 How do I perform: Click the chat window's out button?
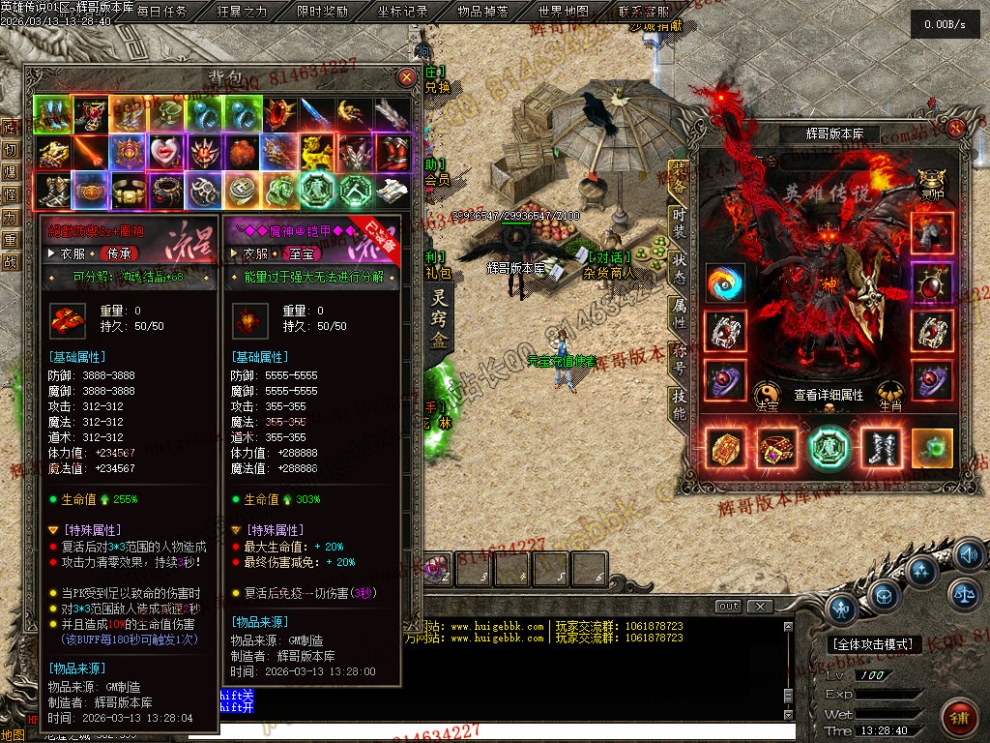click(x=728, y=606)
